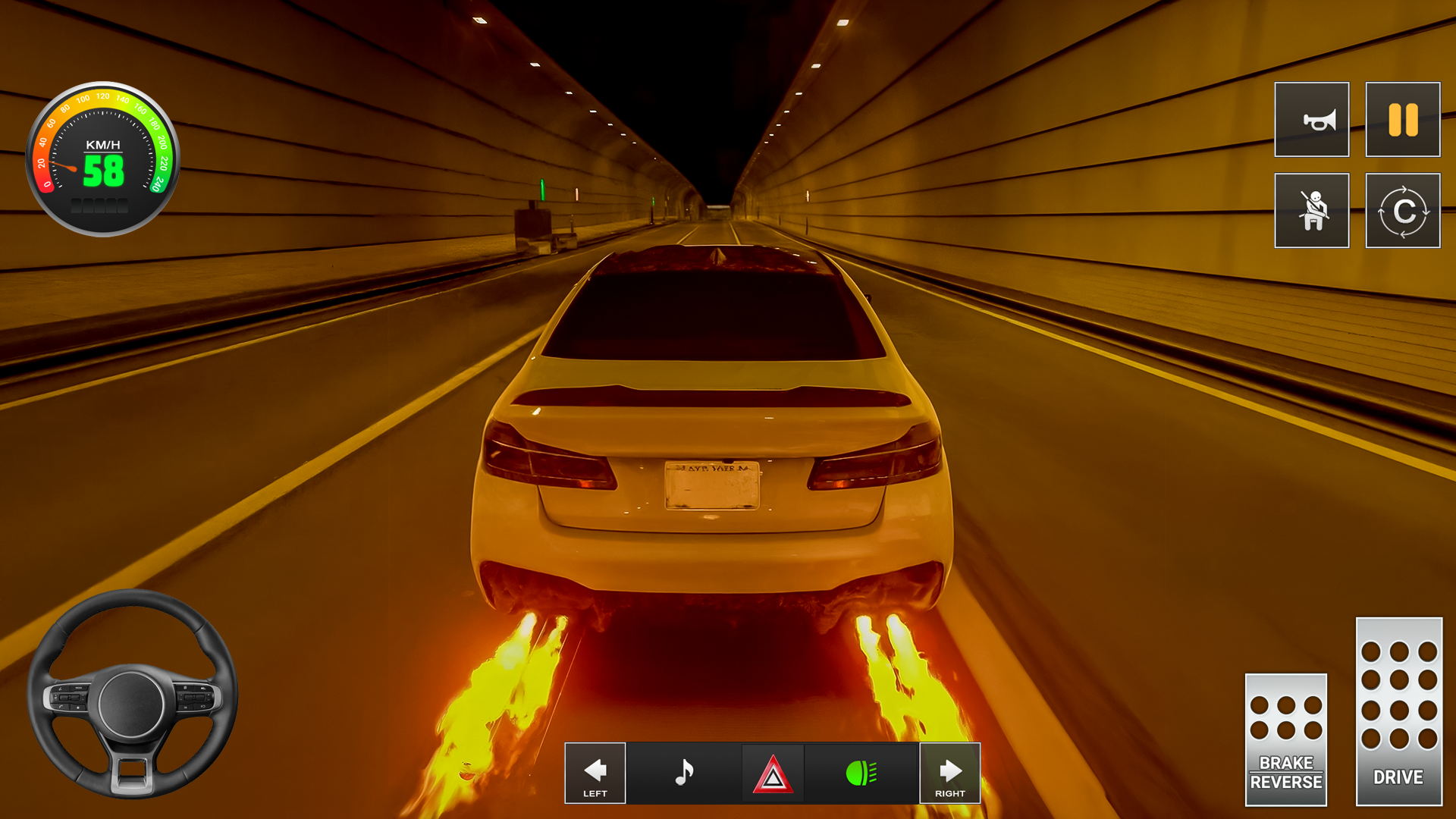Switch the headlight beam setting
Screen dimensions: 1456x819
861,773
